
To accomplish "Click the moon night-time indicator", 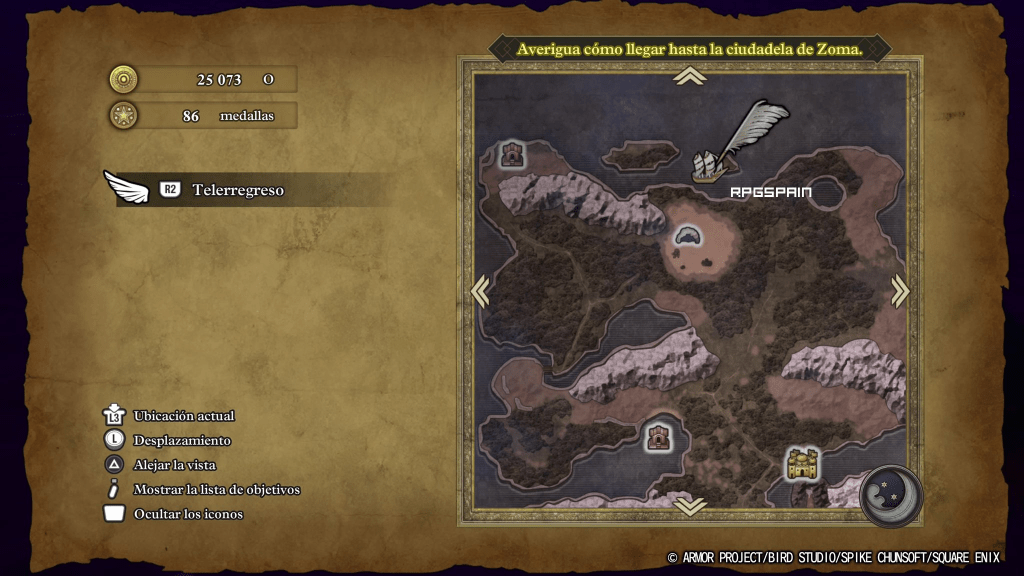I will (x=889, y=495).
